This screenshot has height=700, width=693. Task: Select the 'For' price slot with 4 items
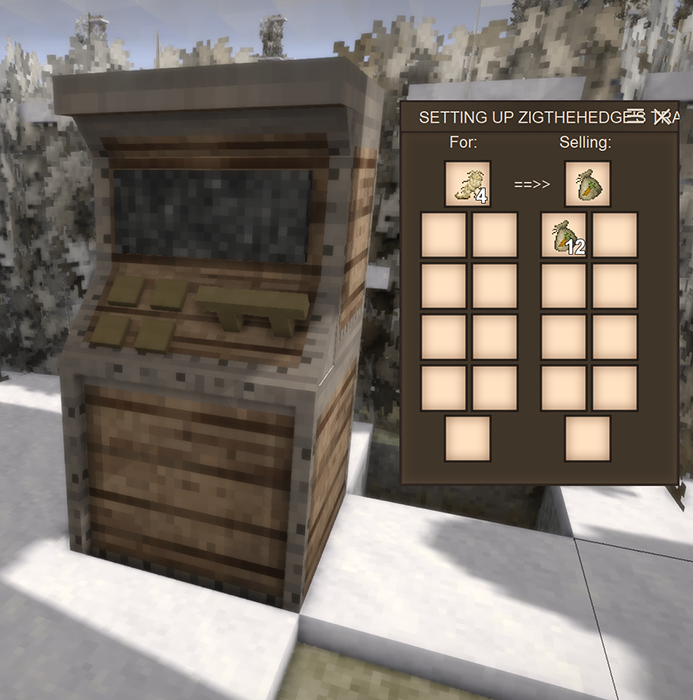tap(467, 184)
